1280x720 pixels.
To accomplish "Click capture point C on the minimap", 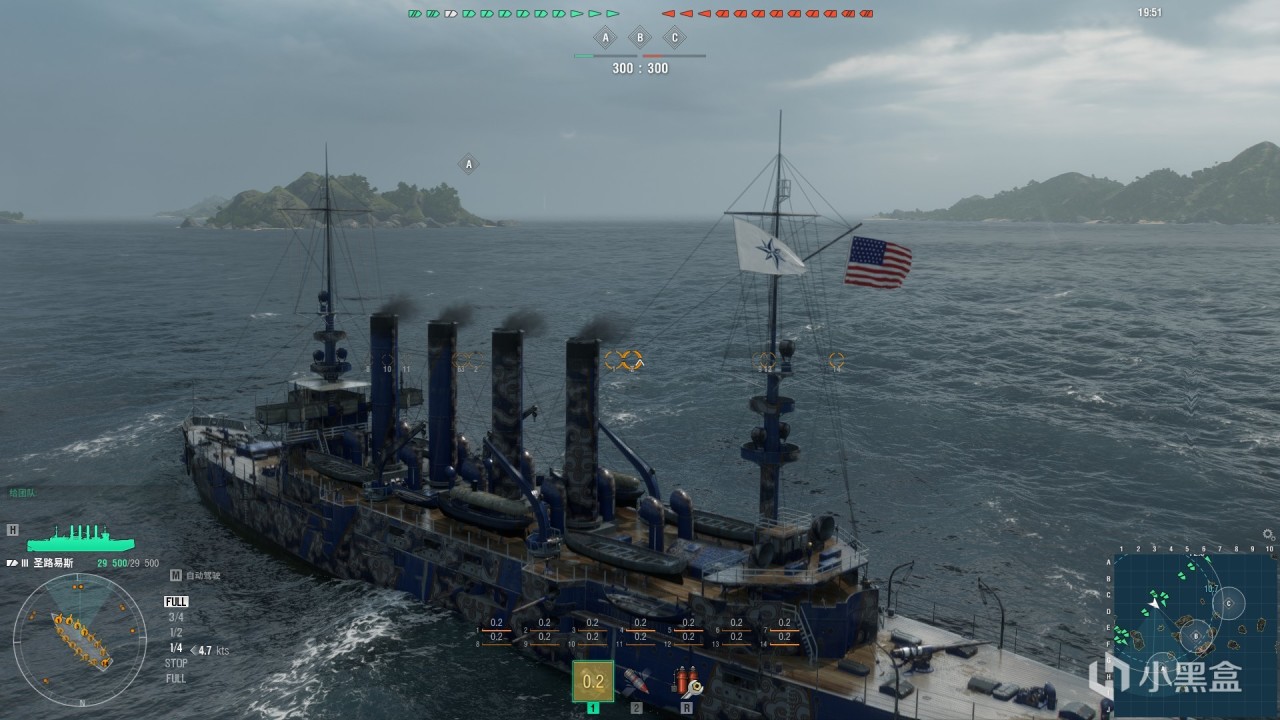I will click(1228, 602).
